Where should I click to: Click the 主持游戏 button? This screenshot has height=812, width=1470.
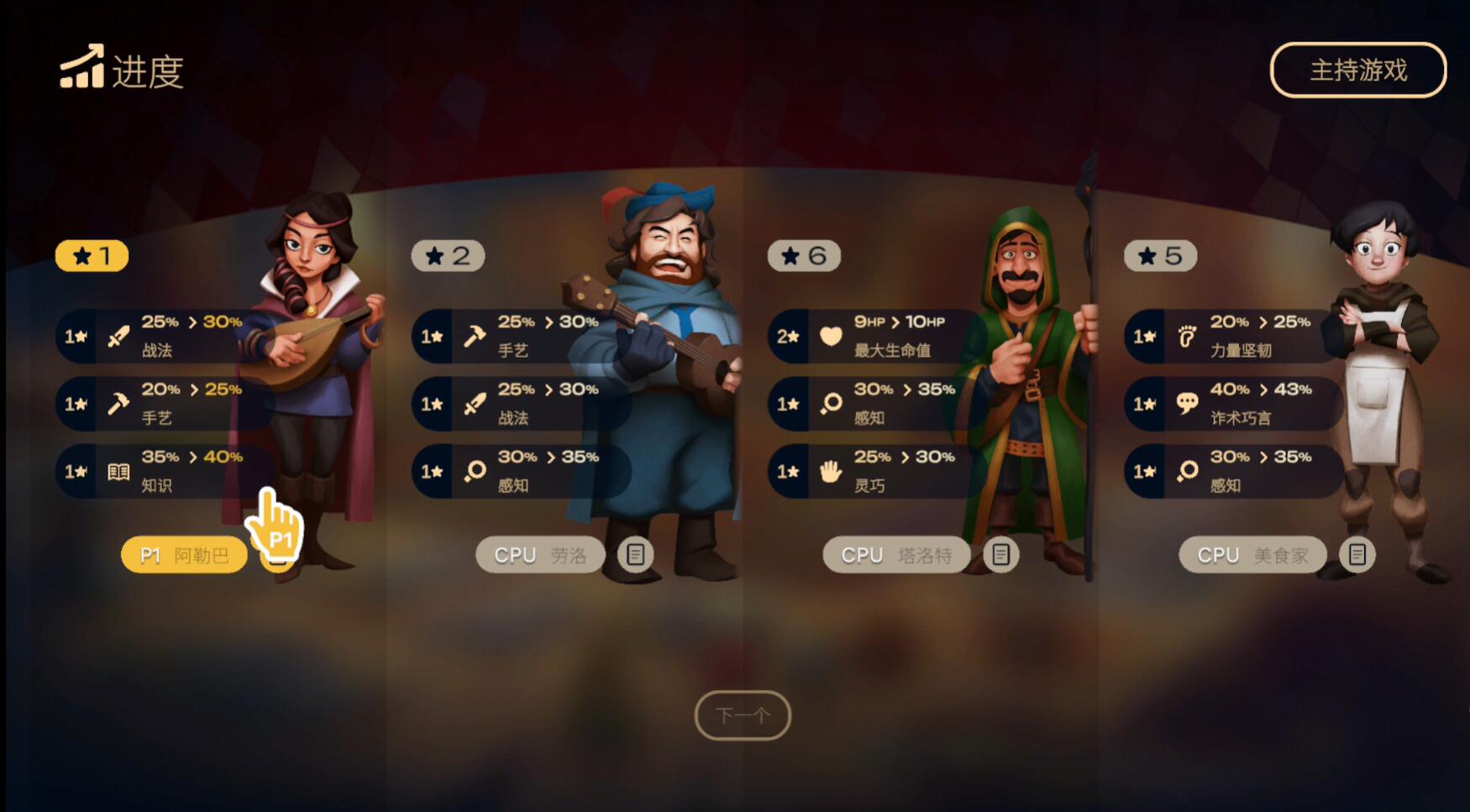(1357, 71)
